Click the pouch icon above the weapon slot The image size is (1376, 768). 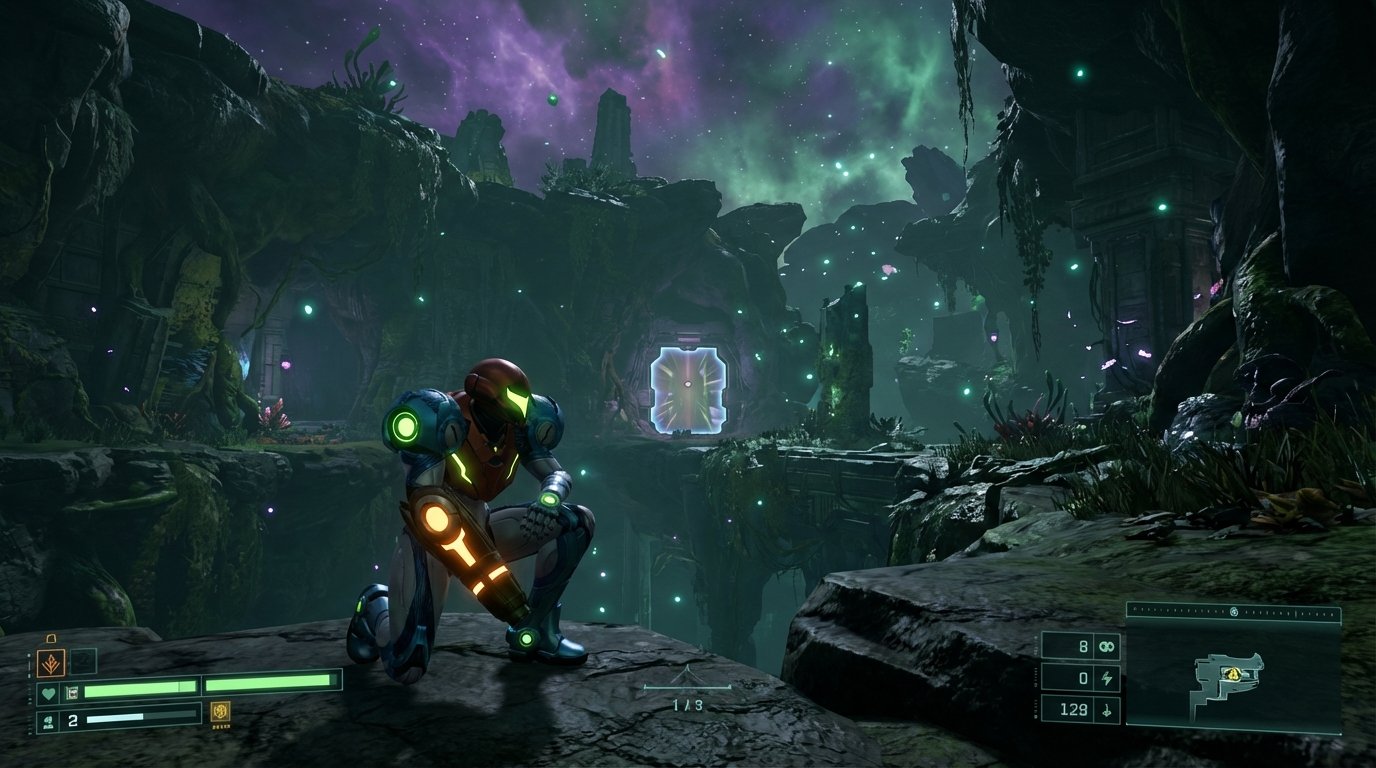point(51,638)
